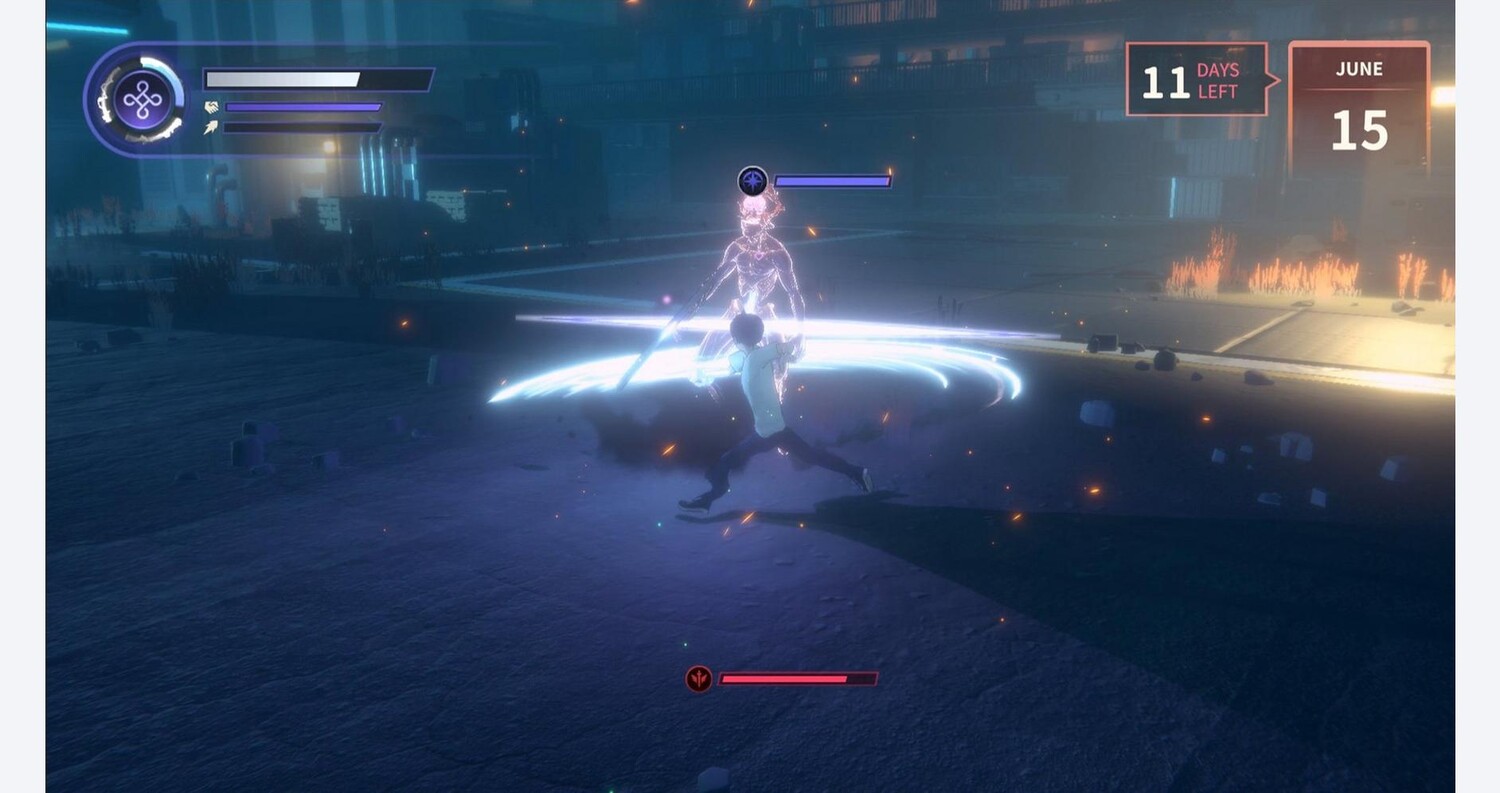
Task: Open the June 15 calendar panel
Action: [x=1358, y=110]
